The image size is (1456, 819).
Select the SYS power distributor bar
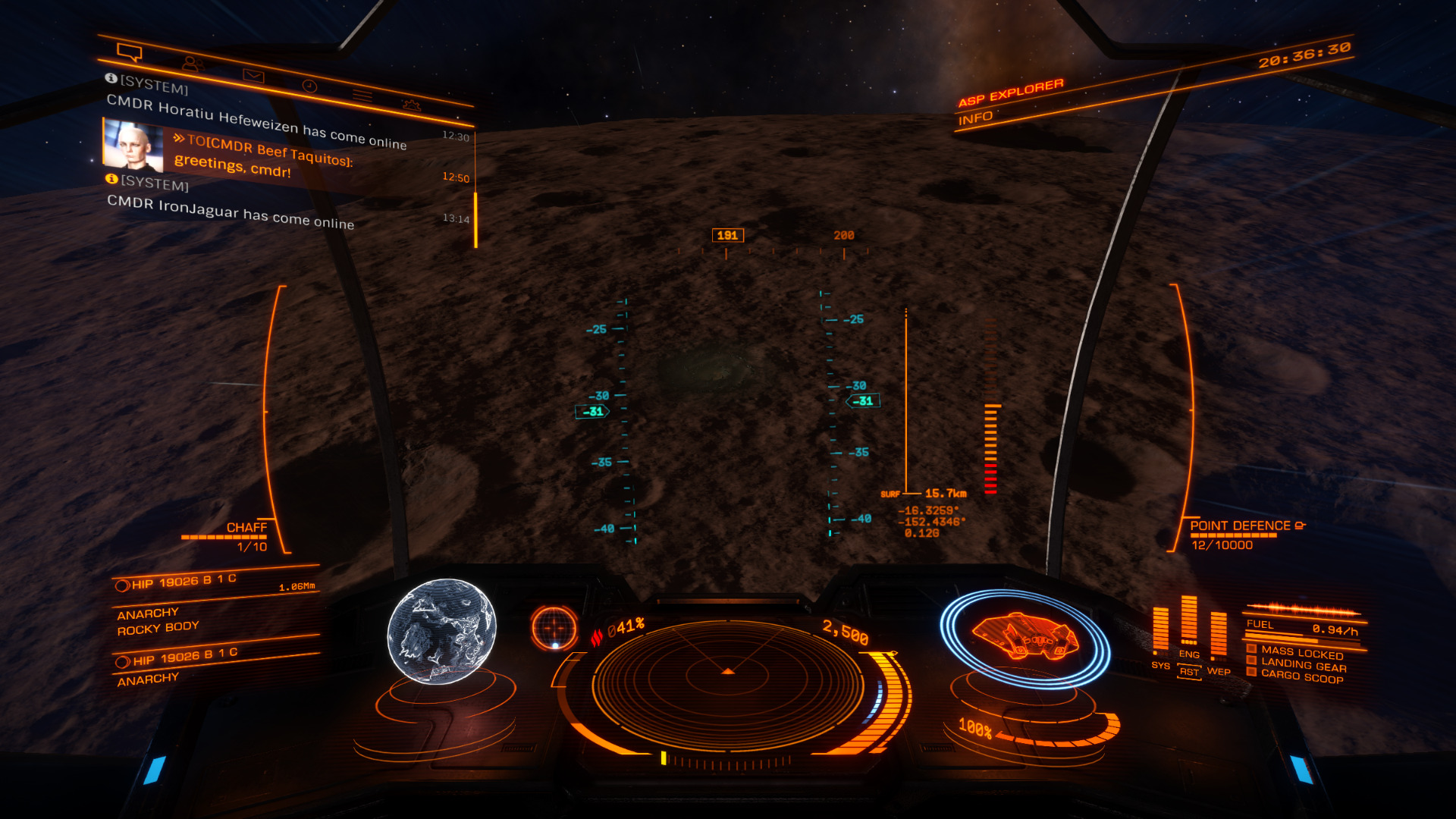point(1160,629)
